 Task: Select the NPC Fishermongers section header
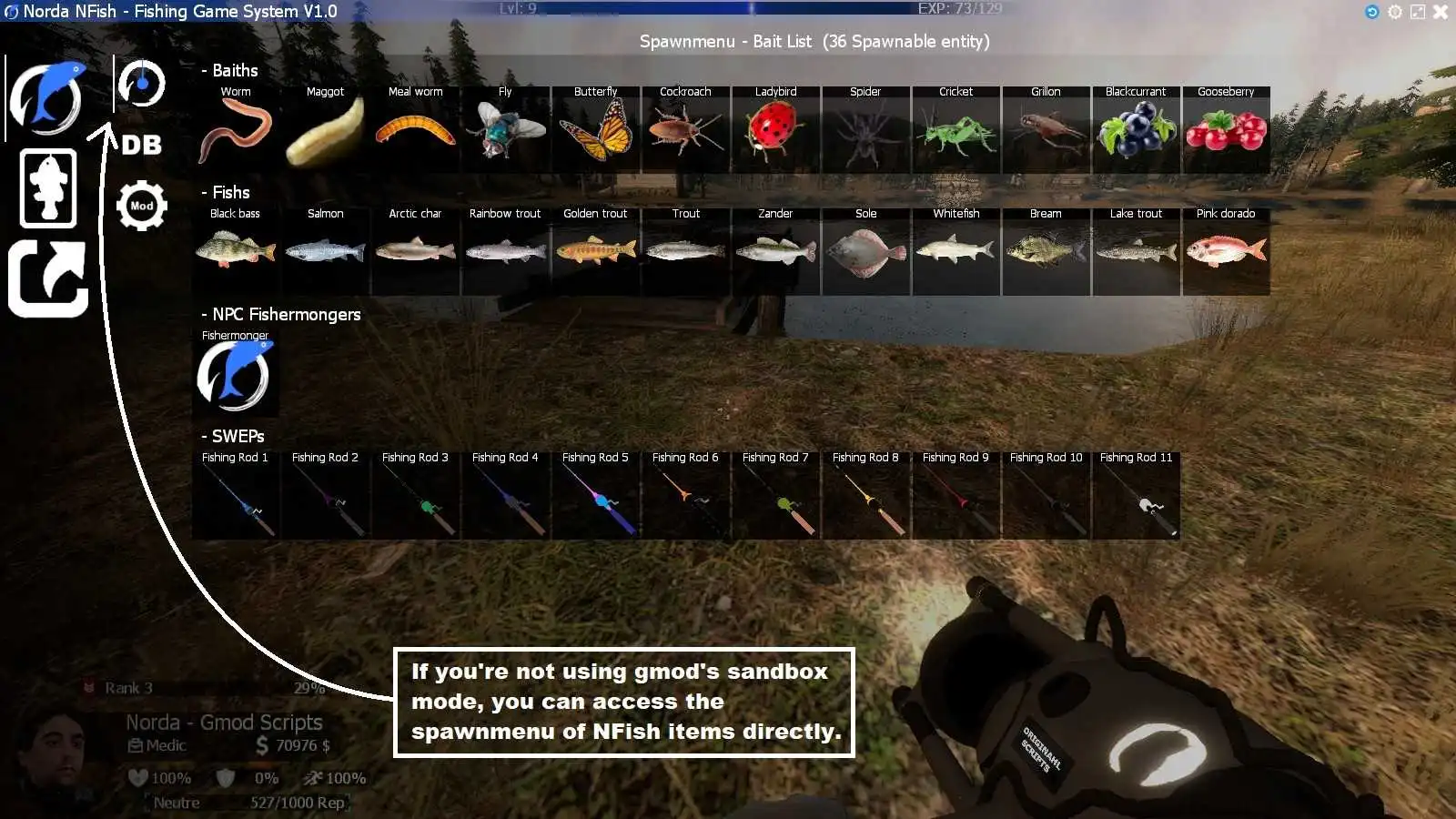coord(280,314)
